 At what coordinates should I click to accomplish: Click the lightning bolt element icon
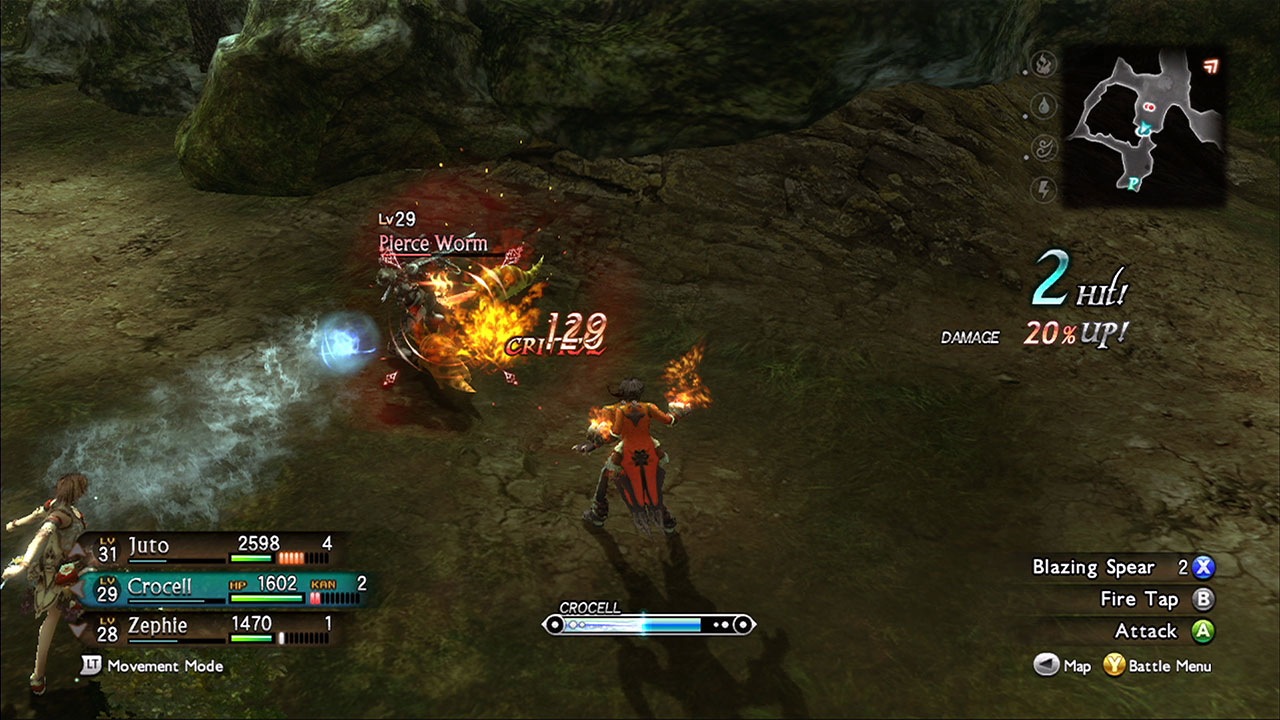(1044, 189)
